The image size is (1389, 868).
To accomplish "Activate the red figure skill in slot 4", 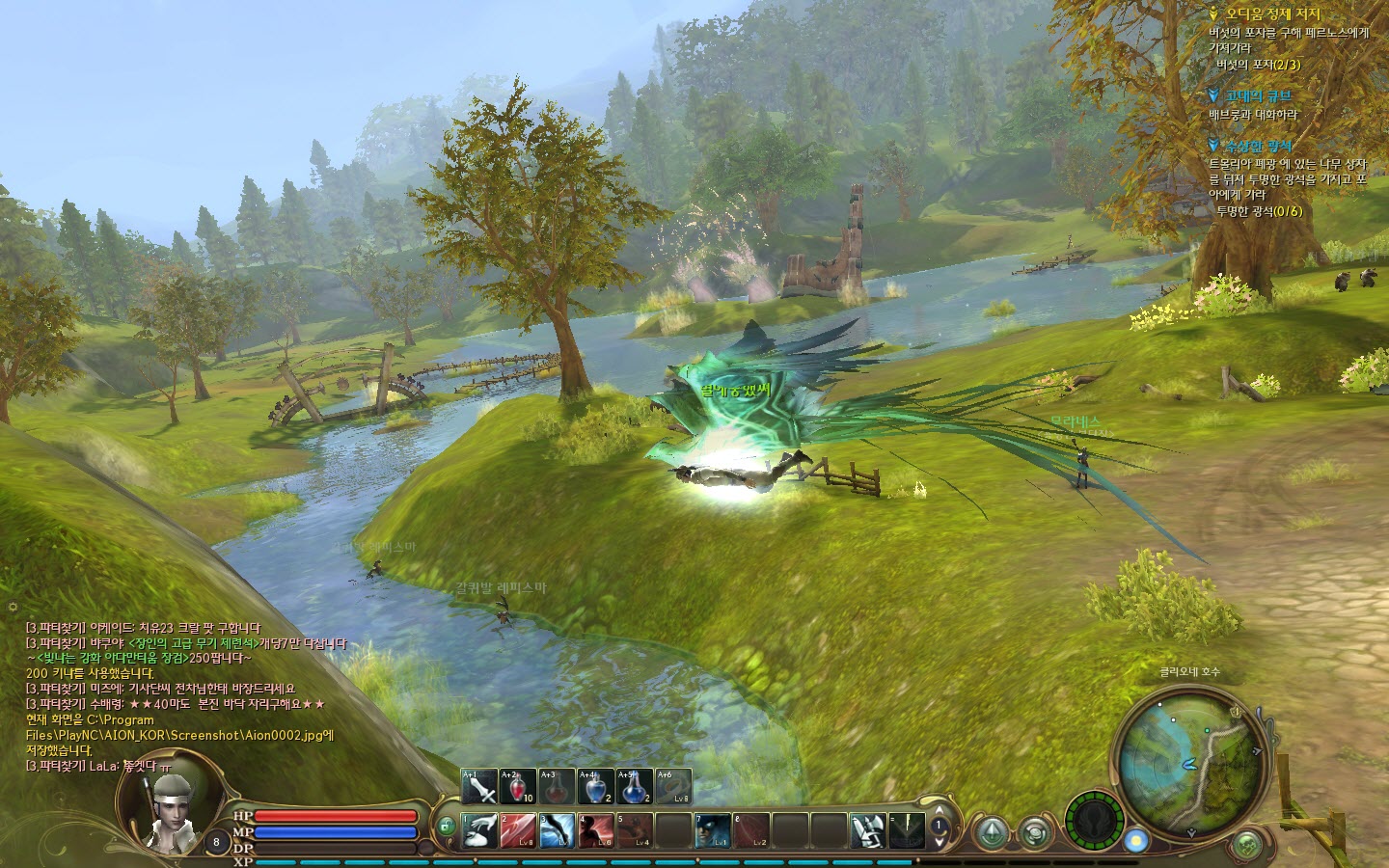I will pyautogui.click(x=595, y=831).
